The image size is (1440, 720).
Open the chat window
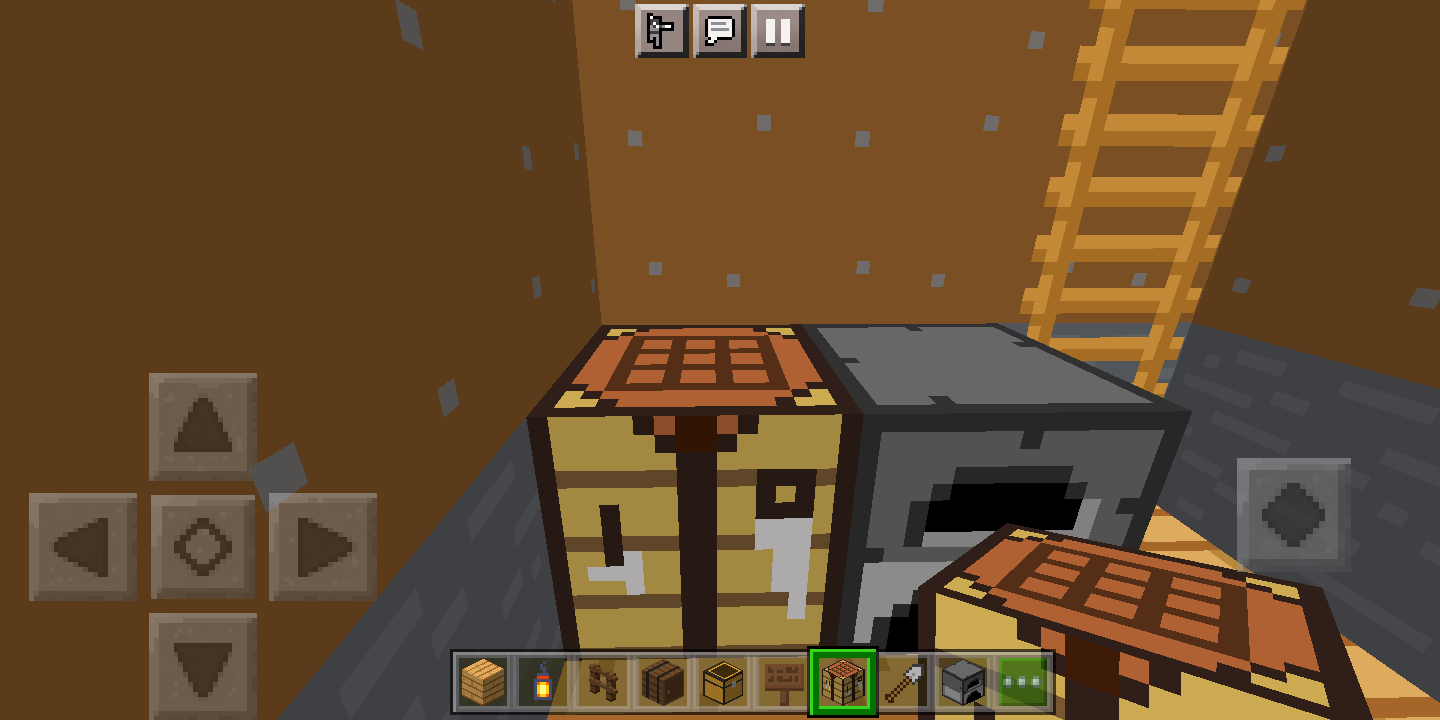[x=719, y=31]
